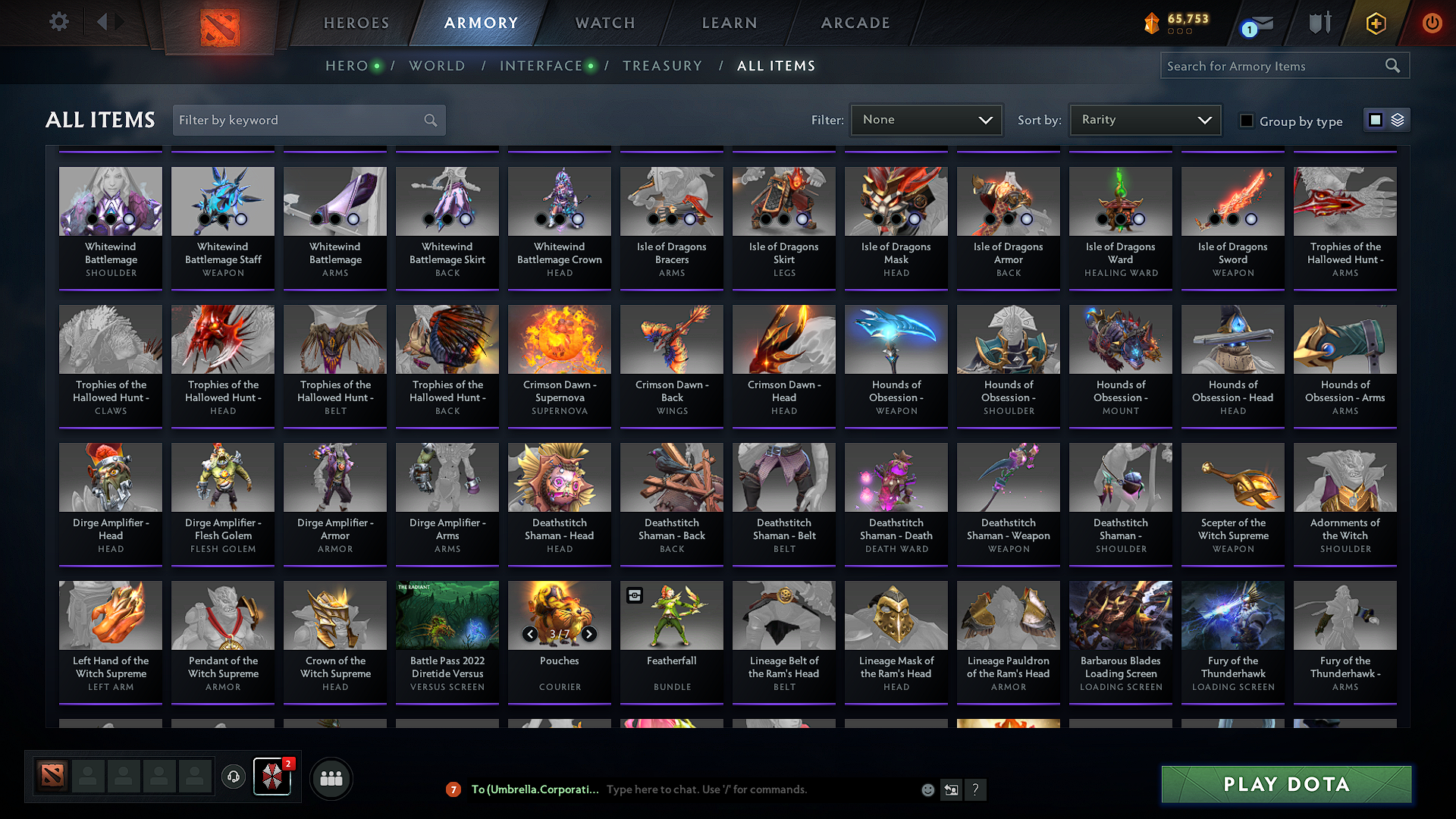The width and height of the screenshot is (1456, 819).
Task: Click the PLAY DOTA button
Action: (x=1285, y=784)
